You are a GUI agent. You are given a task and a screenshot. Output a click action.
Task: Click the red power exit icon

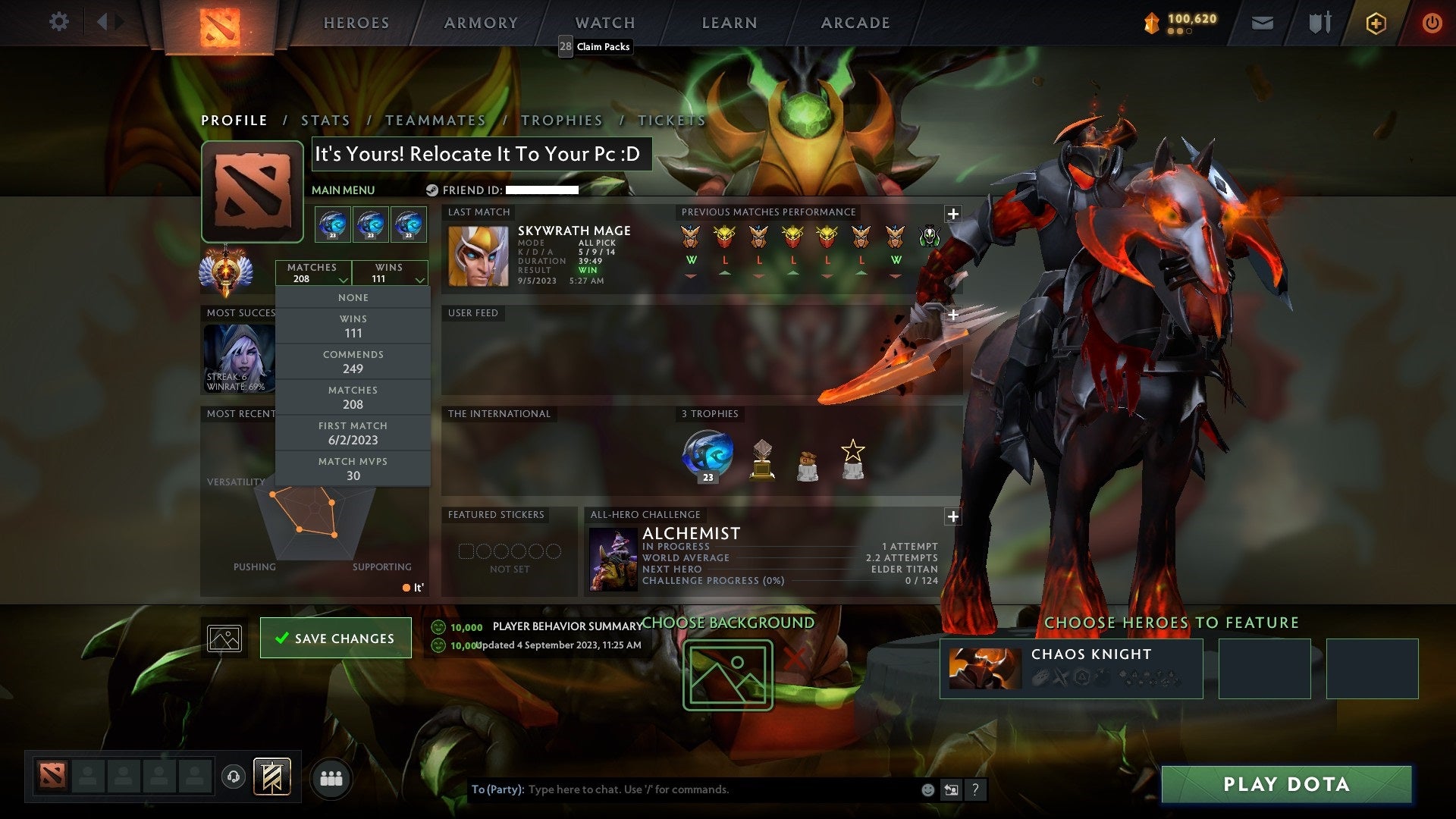1432,23
